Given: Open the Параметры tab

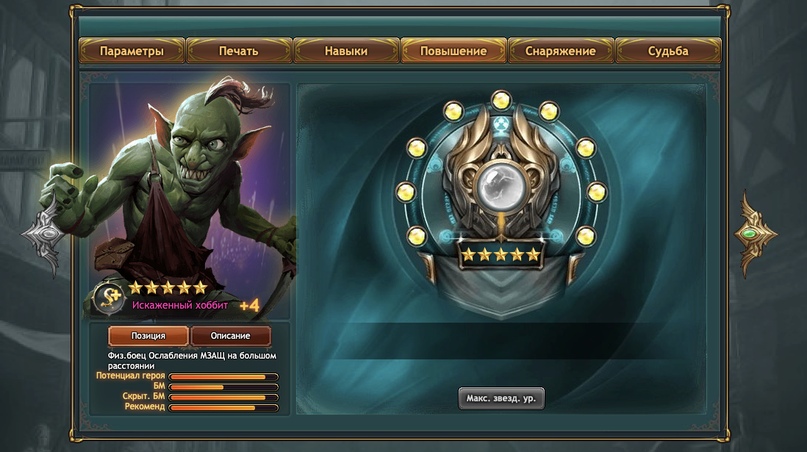Looking at the screenshot, I should click(x=131, y=51).
